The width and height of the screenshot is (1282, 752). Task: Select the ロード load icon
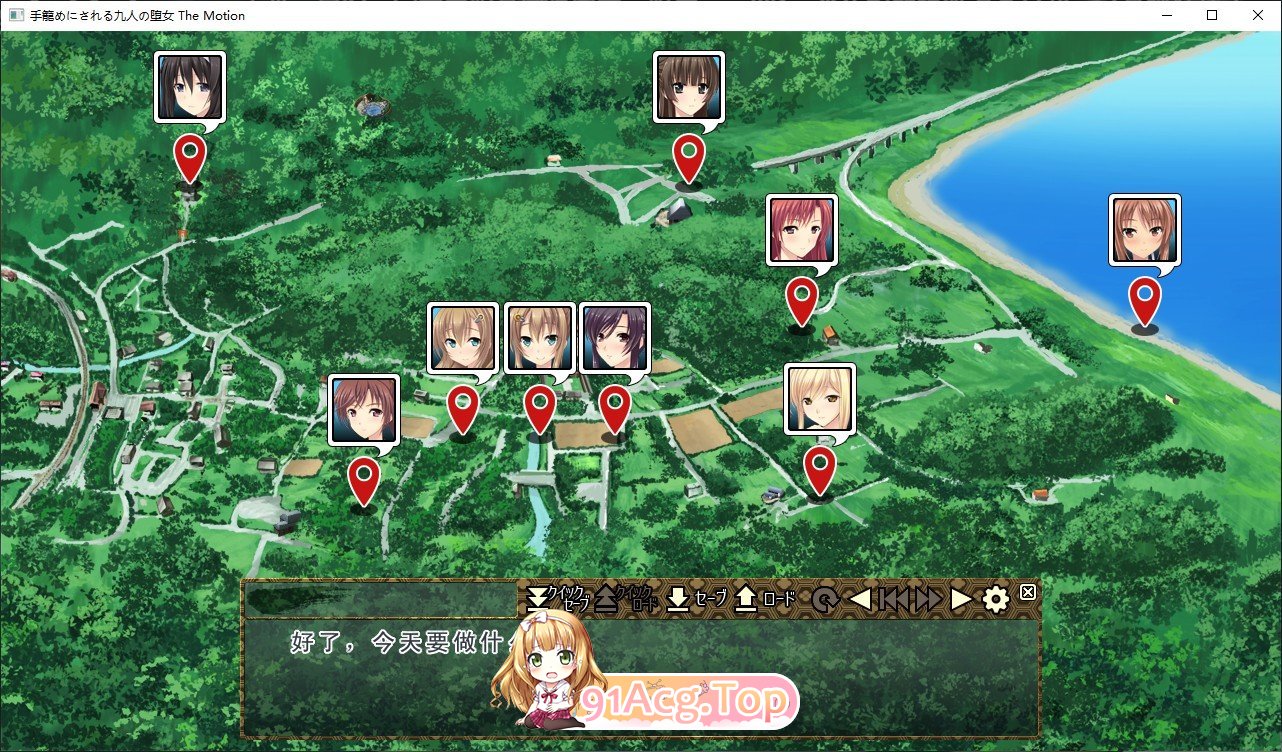[x=745, y=597]
